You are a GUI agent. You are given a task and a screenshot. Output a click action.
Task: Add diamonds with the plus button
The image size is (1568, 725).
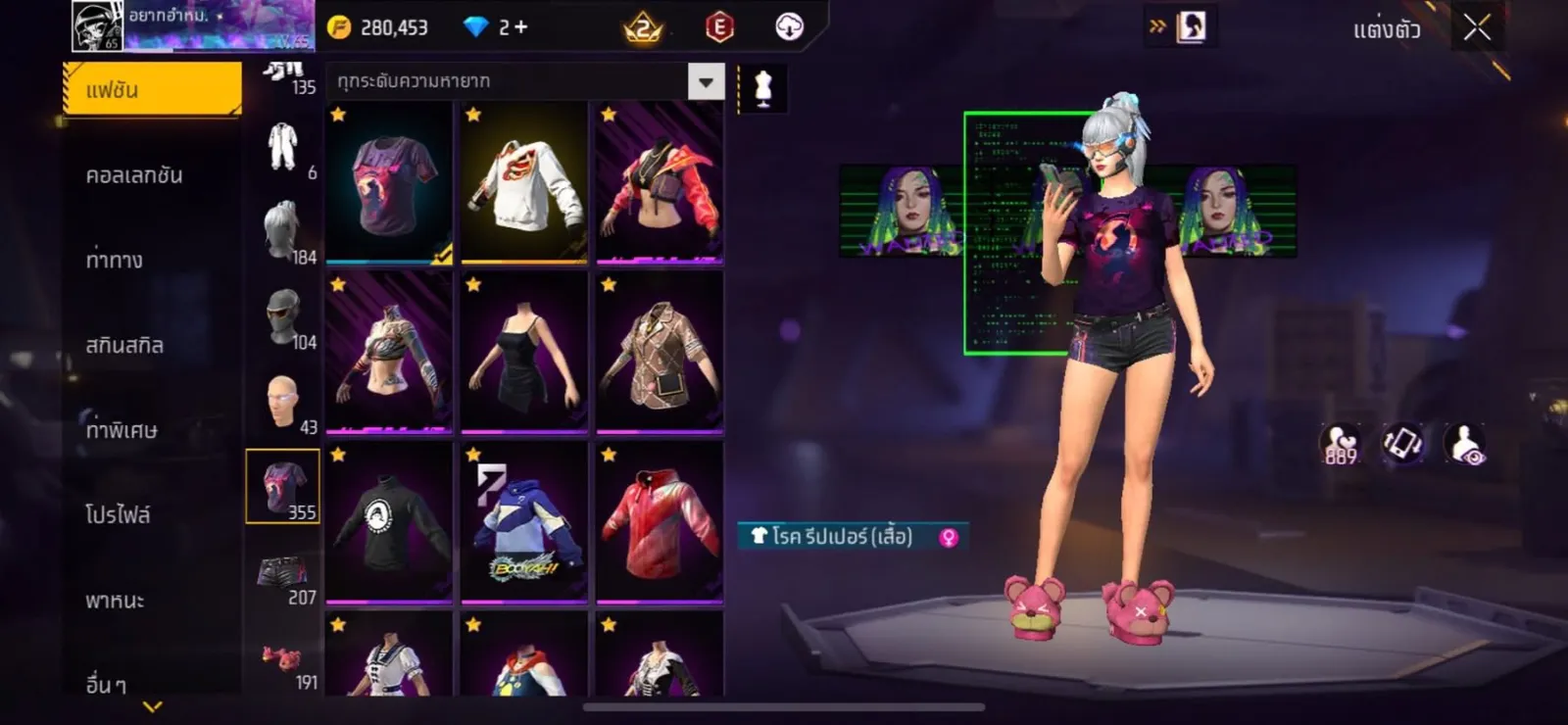[x=520, y=27]
